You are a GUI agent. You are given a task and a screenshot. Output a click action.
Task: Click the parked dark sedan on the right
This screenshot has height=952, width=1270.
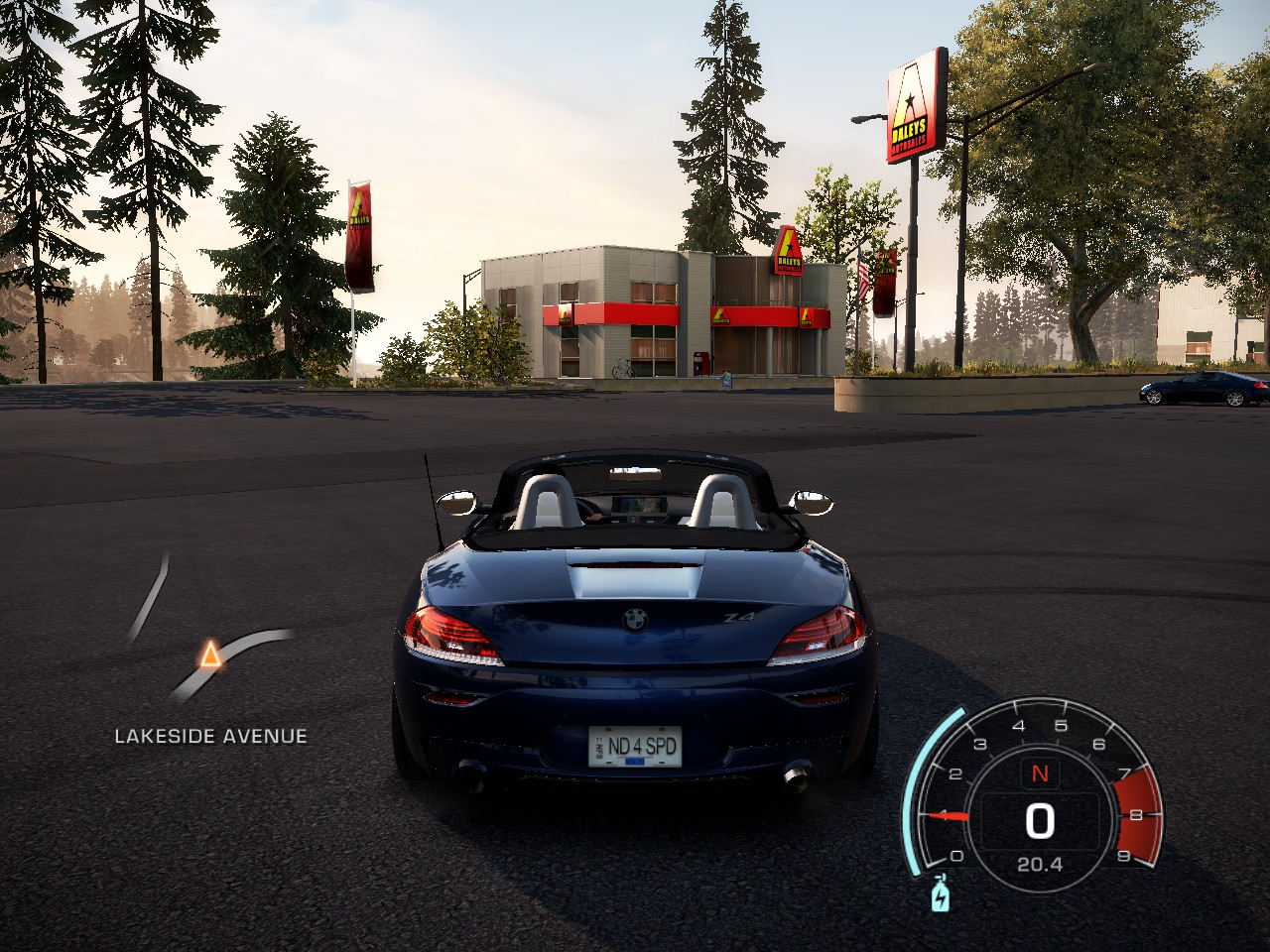tap(1198, 387)
